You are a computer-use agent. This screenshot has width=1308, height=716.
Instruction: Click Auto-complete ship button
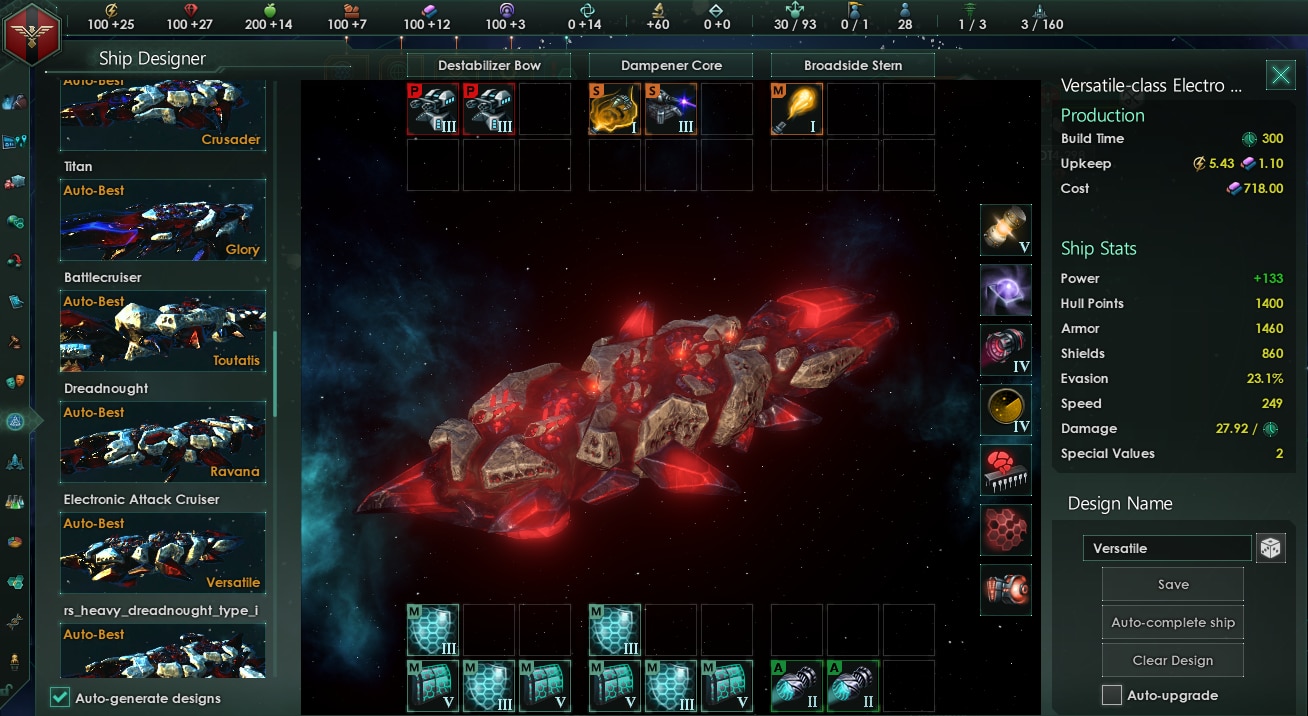point(1172,623)
